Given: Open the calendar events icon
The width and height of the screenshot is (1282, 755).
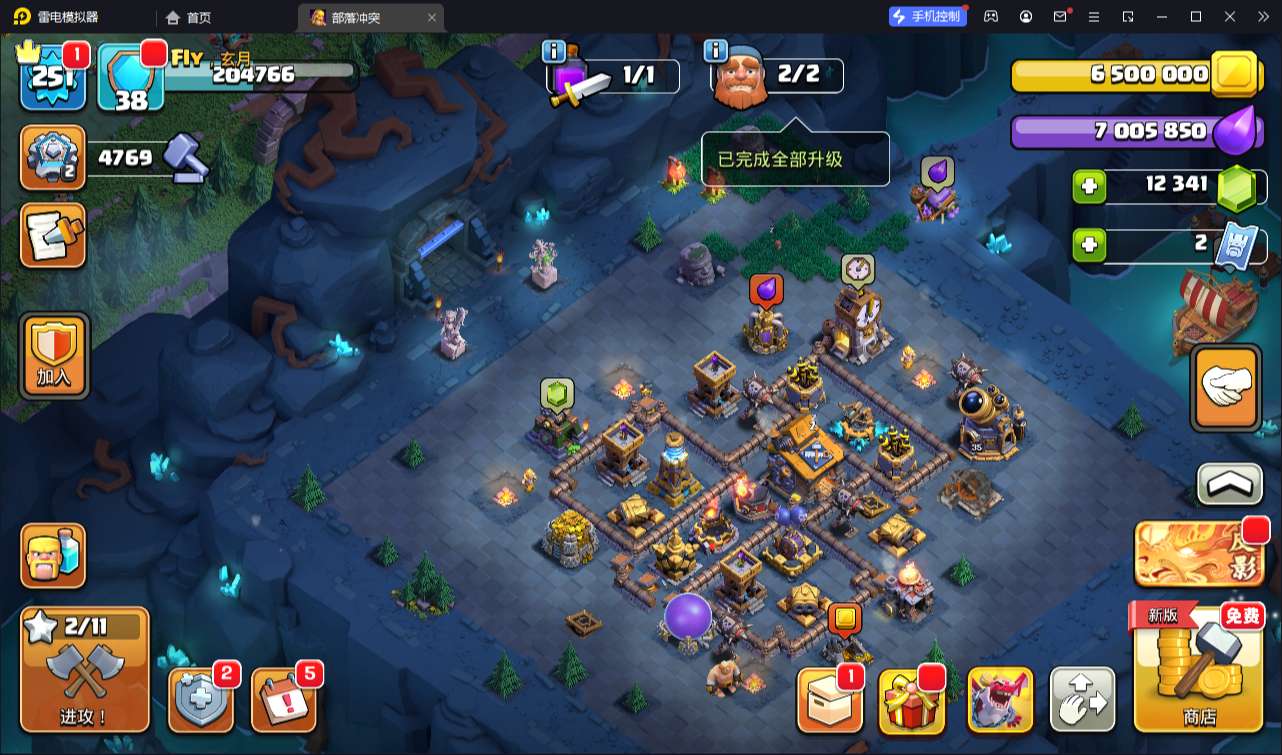Looking at the screenshot, I should pos(284,698).
